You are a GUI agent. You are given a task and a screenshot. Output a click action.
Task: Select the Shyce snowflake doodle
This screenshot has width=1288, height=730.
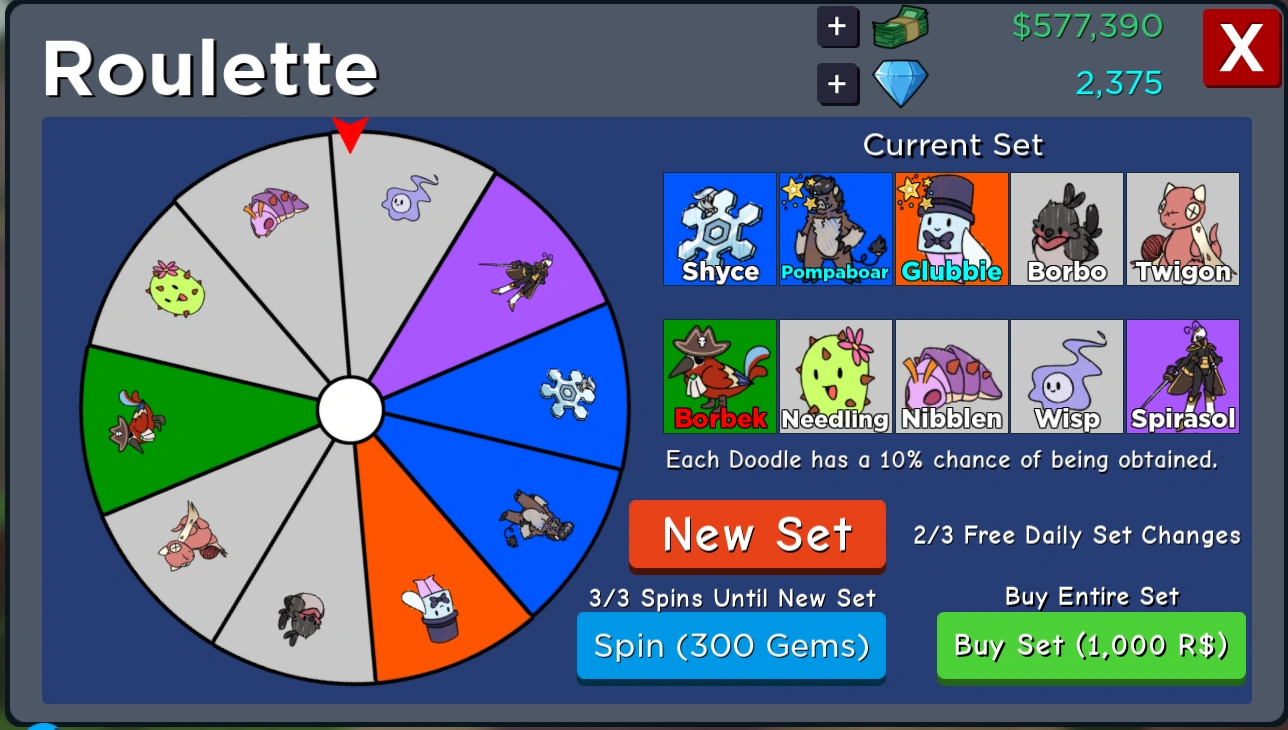[719, 228]
